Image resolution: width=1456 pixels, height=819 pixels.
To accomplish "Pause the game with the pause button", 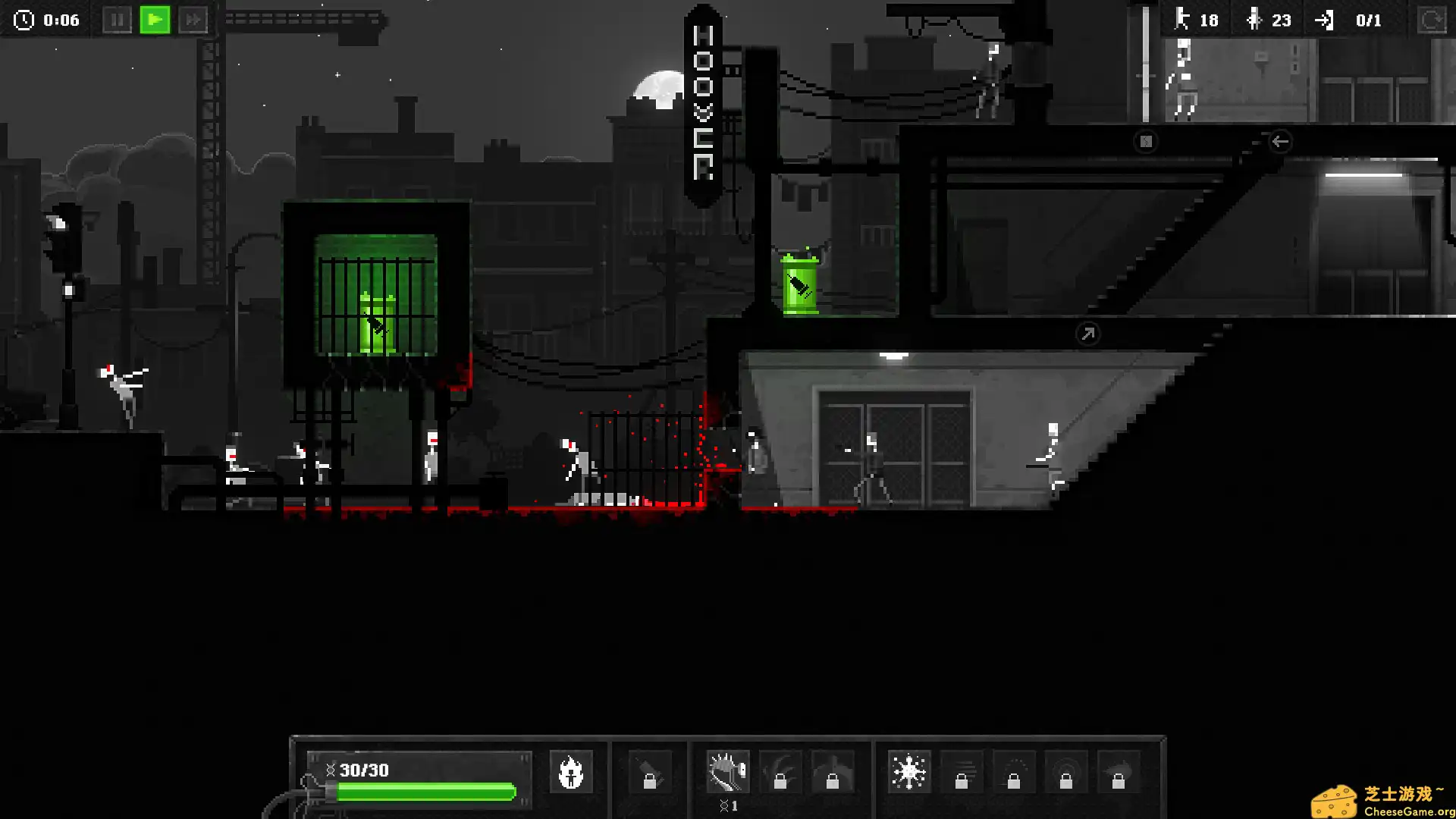I will click(117, 20).
